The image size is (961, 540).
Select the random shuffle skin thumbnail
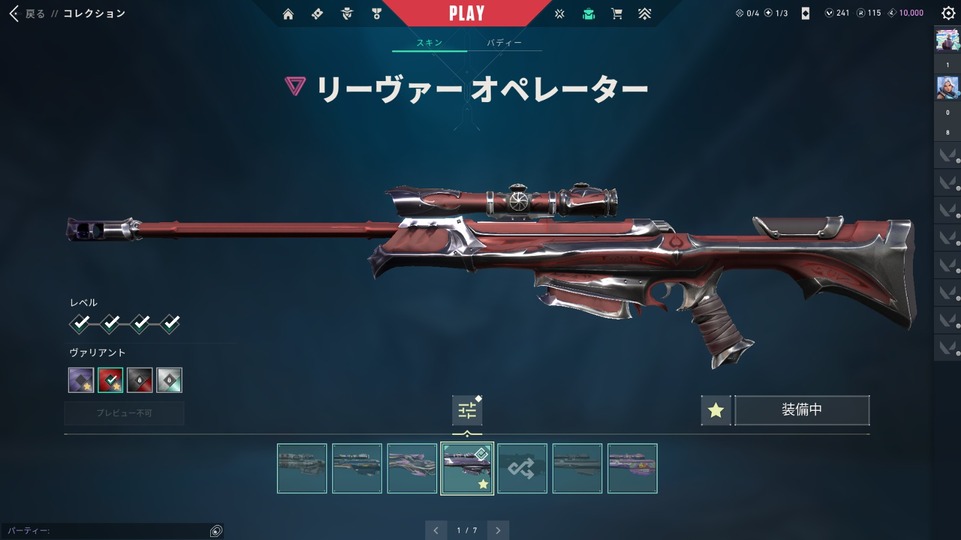[522, 468]
